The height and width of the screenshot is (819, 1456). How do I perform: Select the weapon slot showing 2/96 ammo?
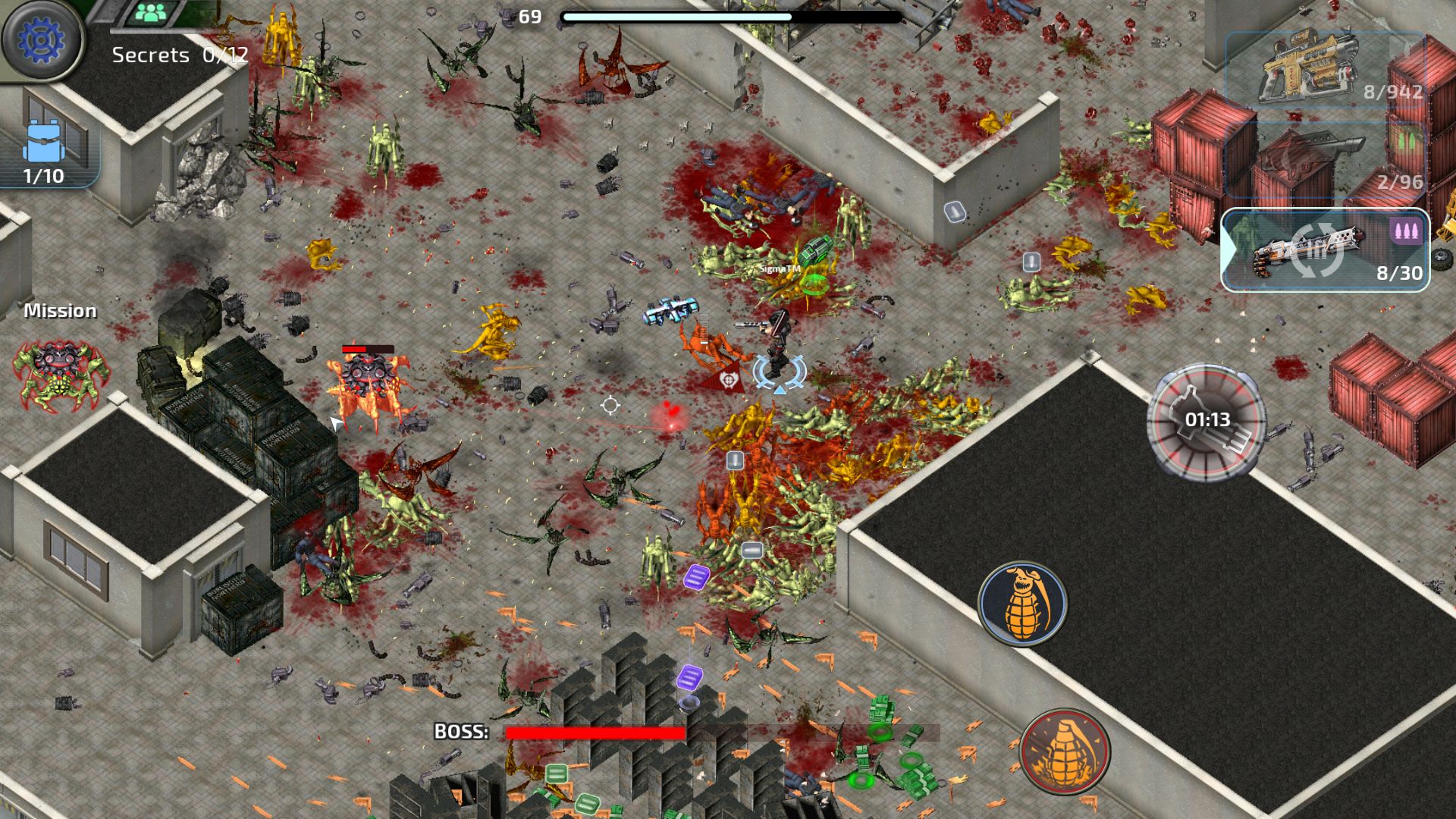tap(1323, 161)
